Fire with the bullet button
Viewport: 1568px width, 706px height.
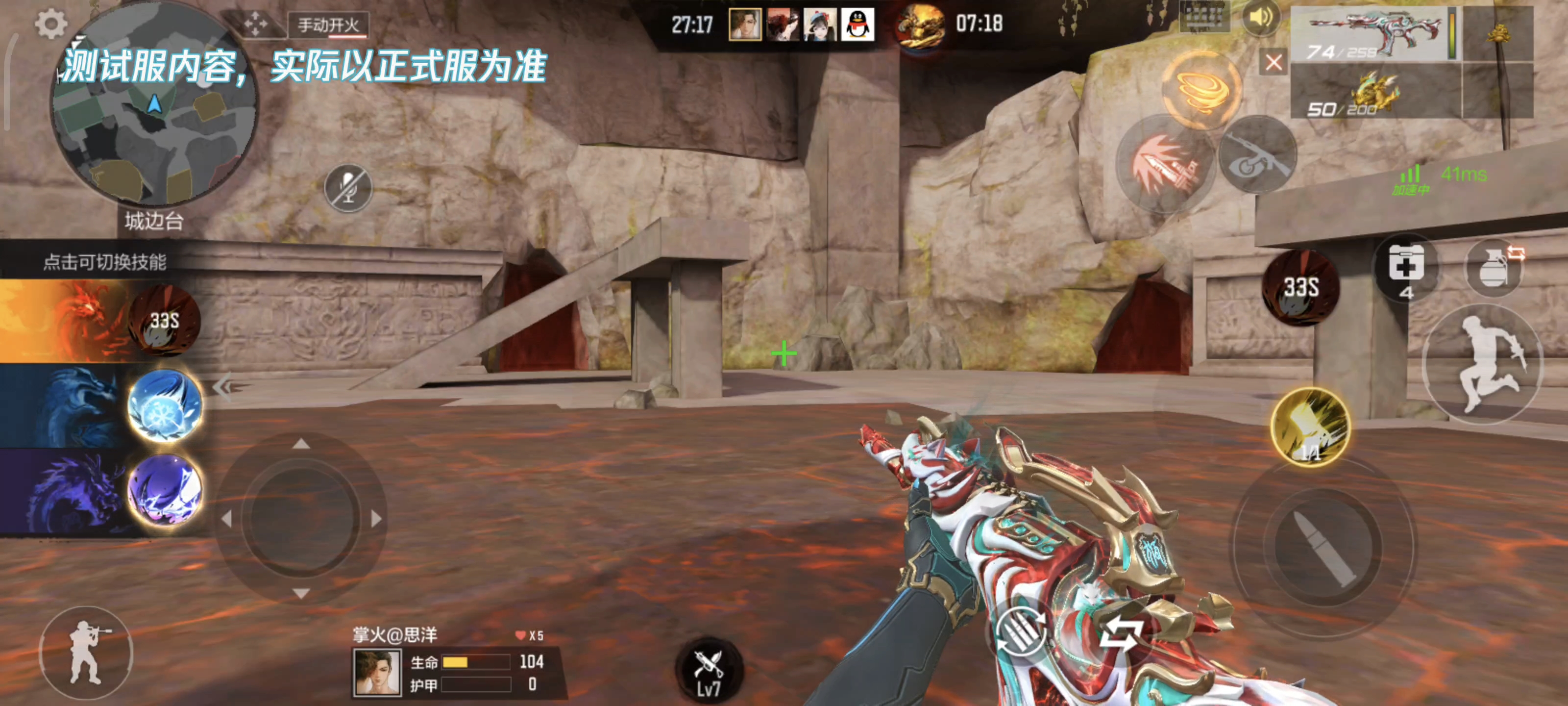[1322, 548]
